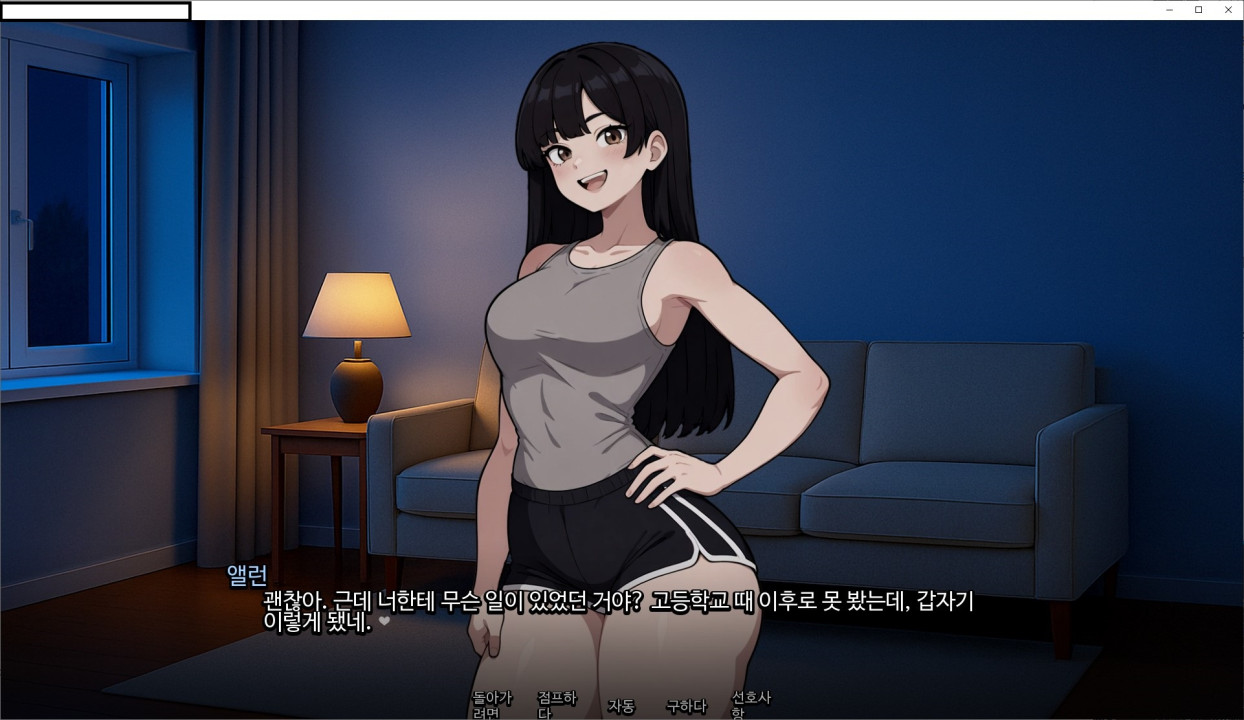Maximize the game window

(1198, 10)
